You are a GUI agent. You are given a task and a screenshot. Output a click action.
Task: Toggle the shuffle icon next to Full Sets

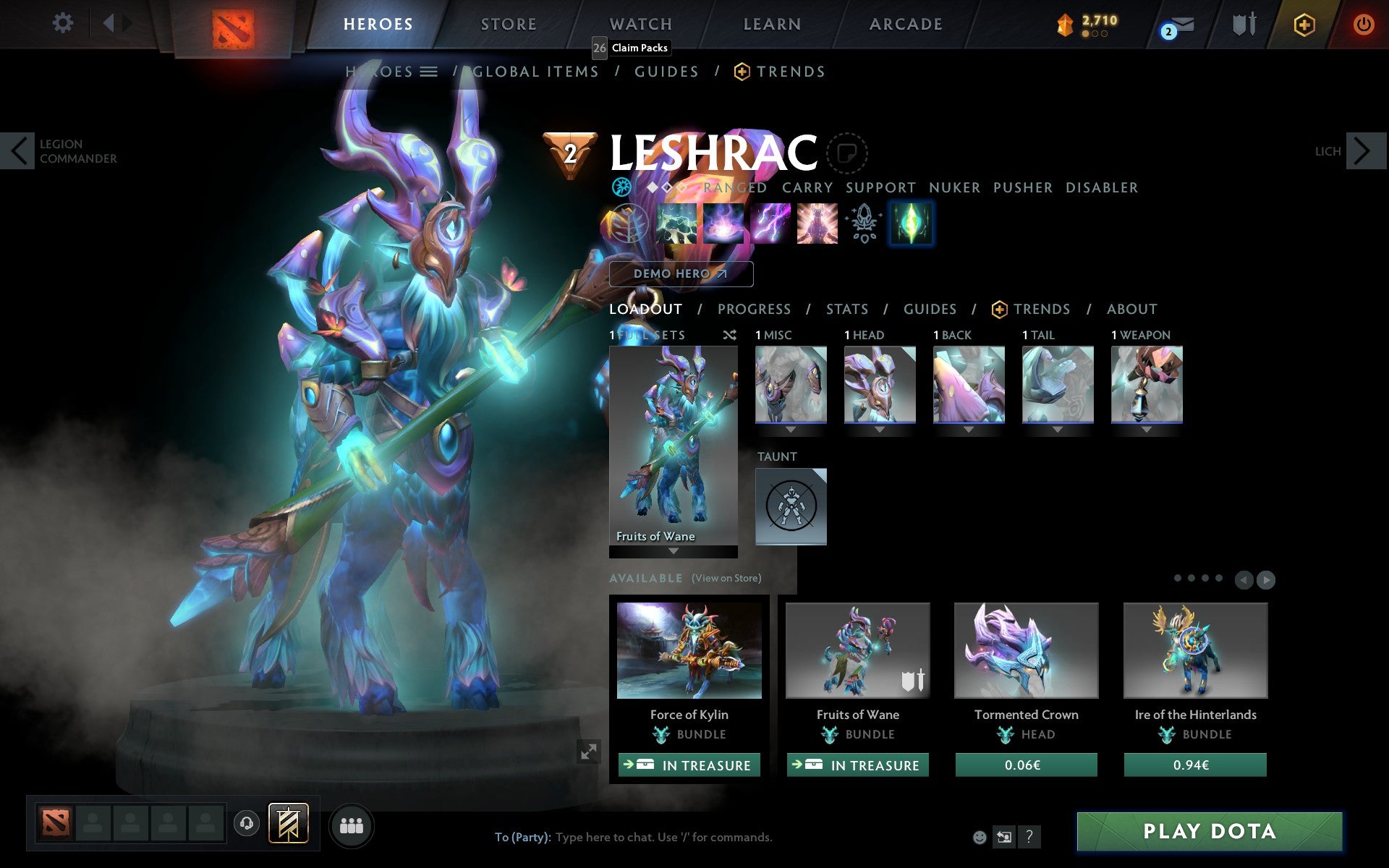coord(729,335)
